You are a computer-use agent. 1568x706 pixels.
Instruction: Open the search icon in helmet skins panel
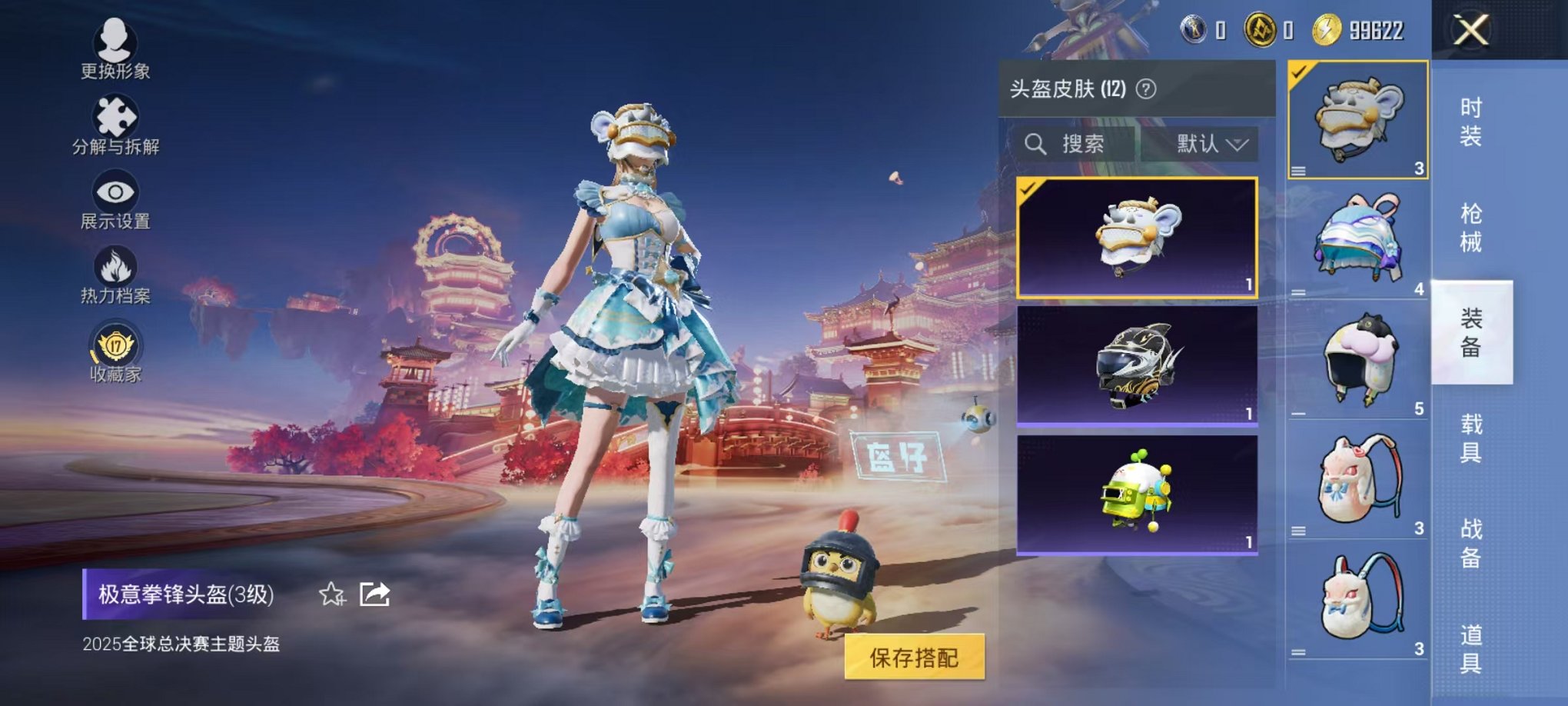tap(1037, 144)
